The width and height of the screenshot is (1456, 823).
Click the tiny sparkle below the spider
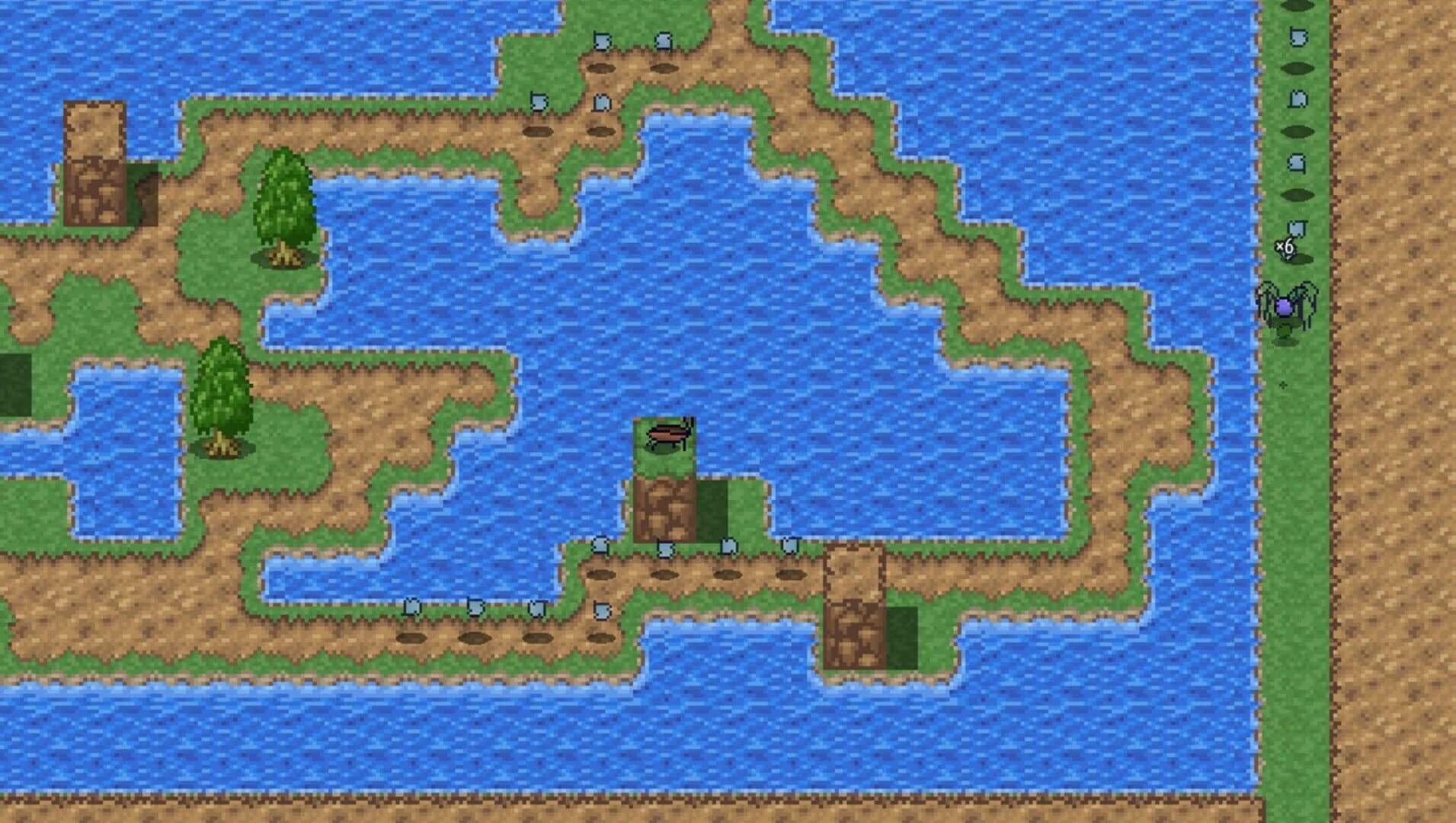point(1284,386)
